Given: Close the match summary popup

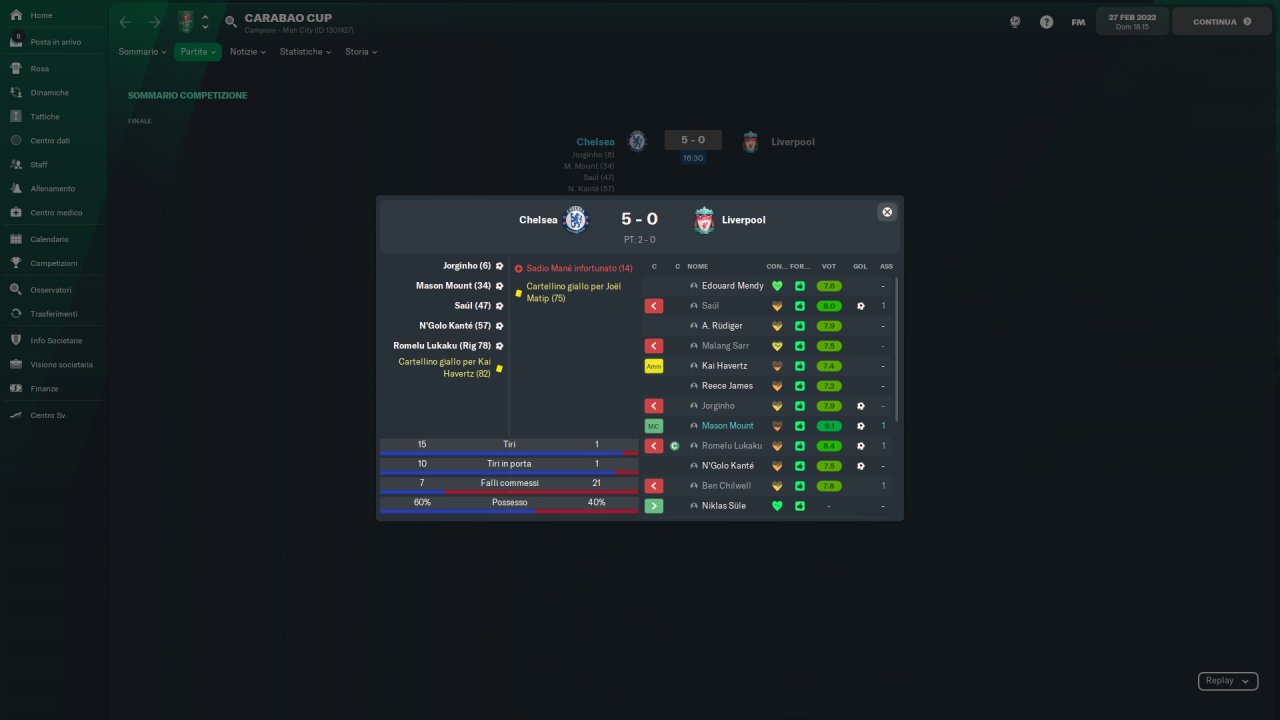Looking at the screenshot, I should 886,212.
